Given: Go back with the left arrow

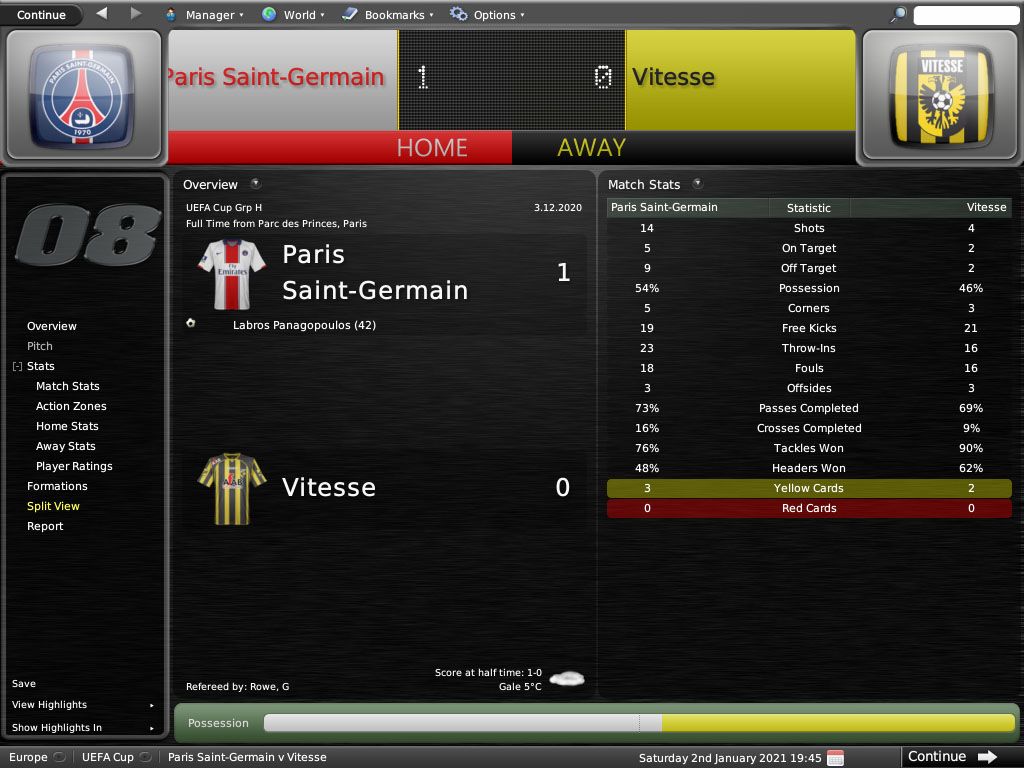Looking at the screenshot, I should pyautogui.click(x=102, y=14).
